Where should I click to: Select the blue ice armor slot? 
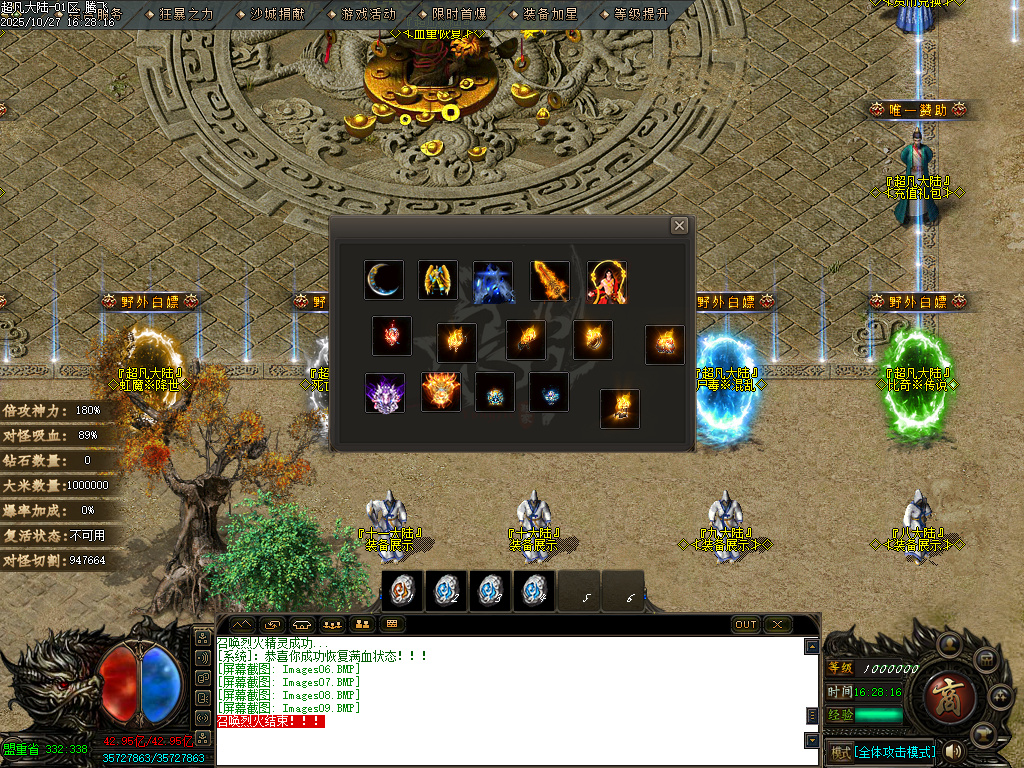pyautogui.click(x=494, y=282)
